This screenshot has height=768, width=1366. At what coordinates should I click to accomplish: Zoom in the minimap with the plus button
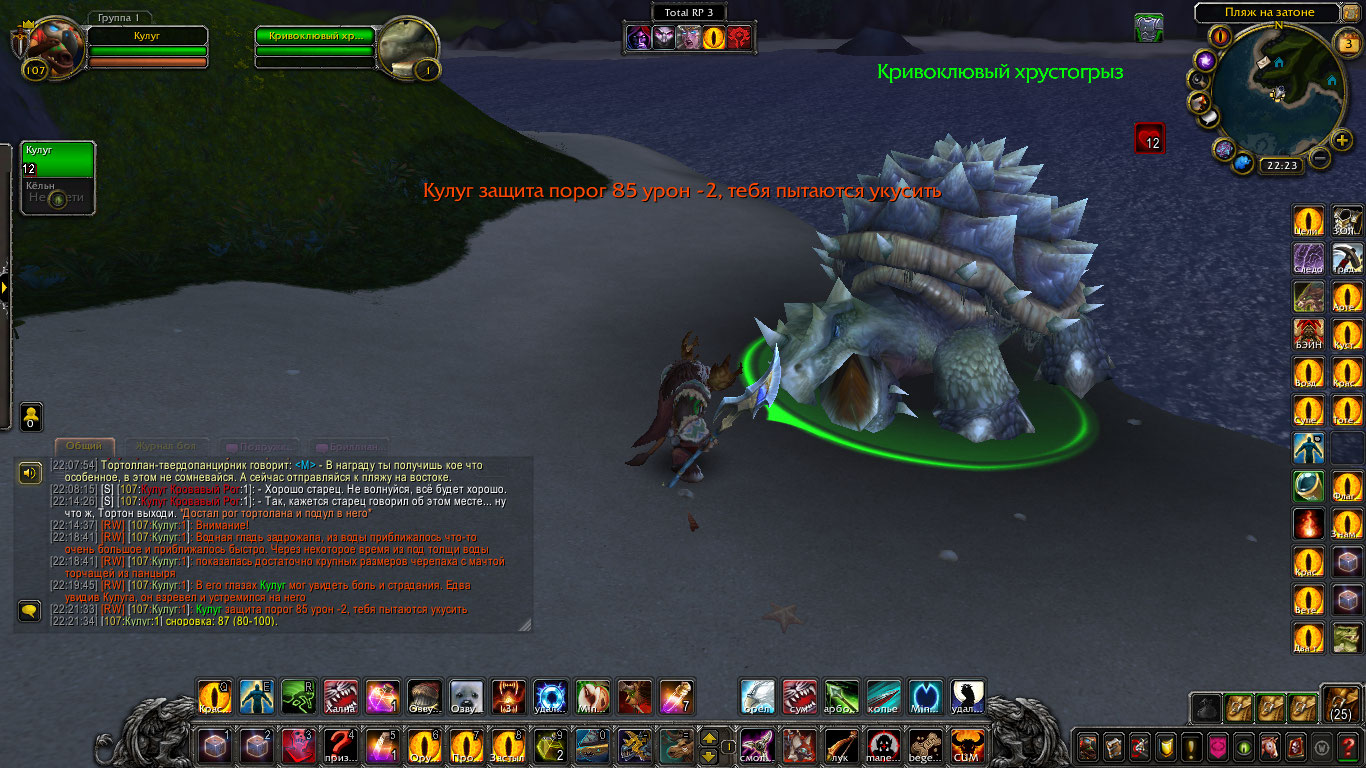point(1343,140)
